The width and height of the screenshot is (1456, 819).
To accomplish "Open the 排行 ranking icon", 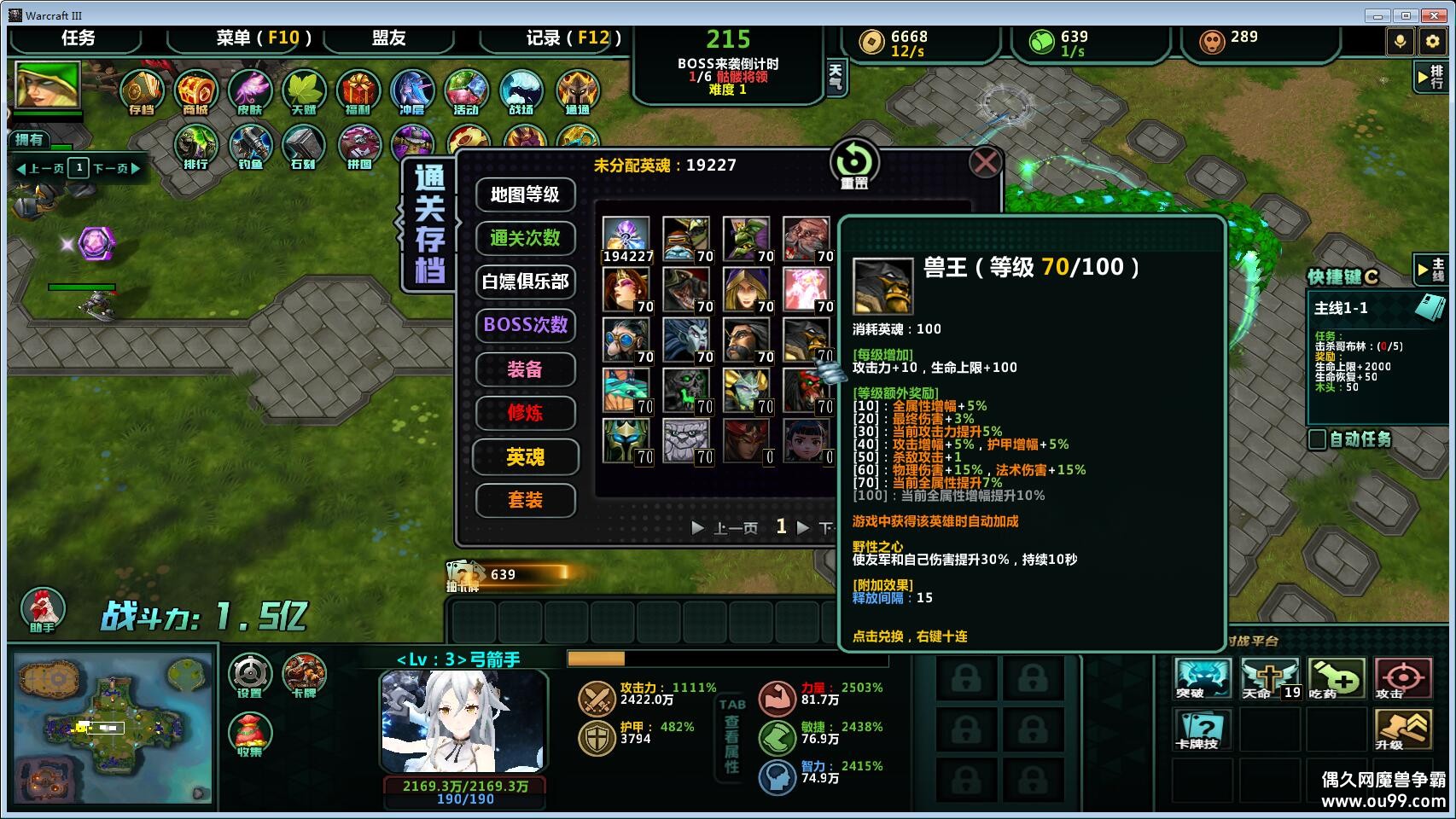I will coord(195,147).
